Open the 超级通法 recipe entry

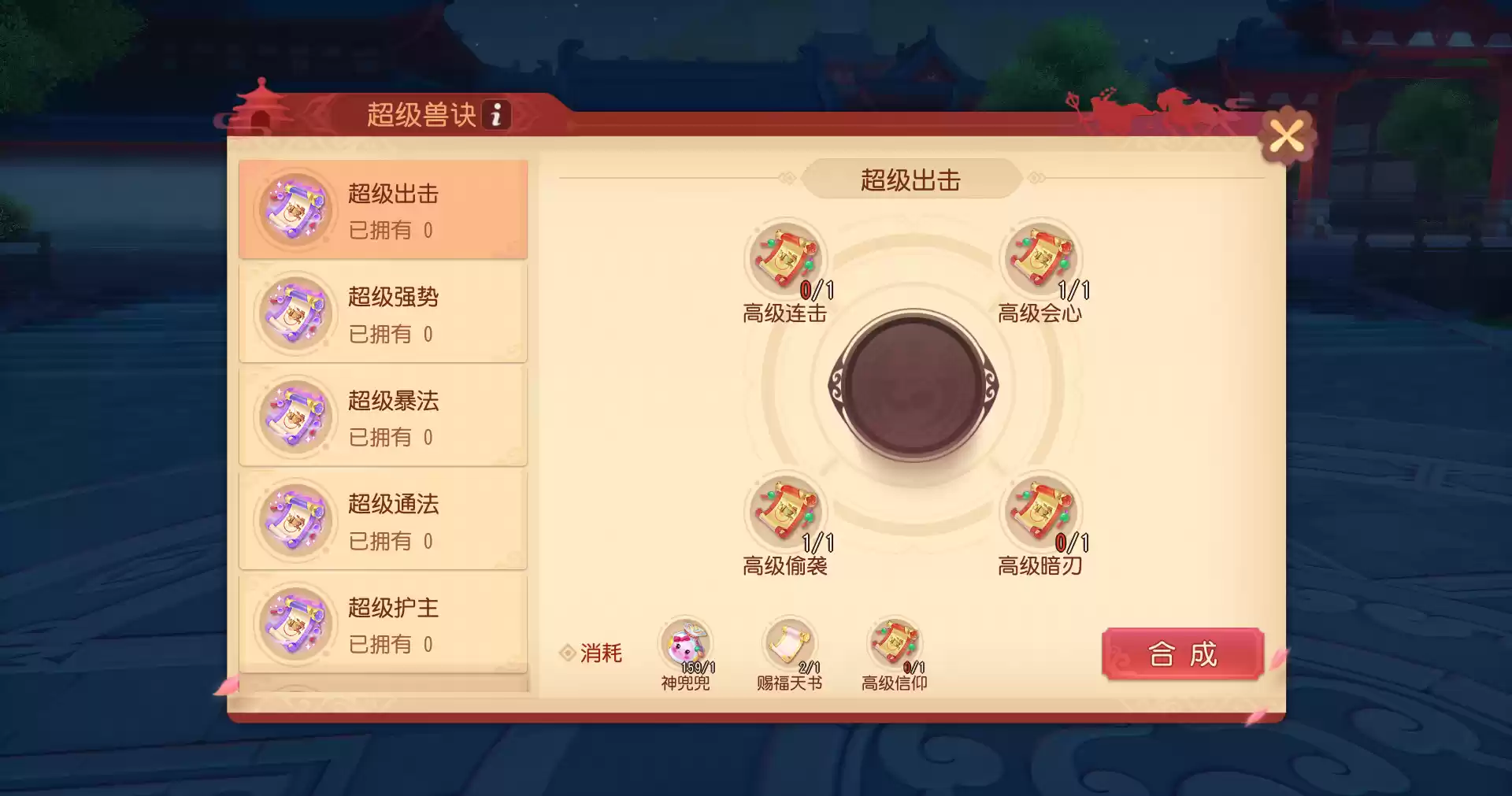(381, 520)
